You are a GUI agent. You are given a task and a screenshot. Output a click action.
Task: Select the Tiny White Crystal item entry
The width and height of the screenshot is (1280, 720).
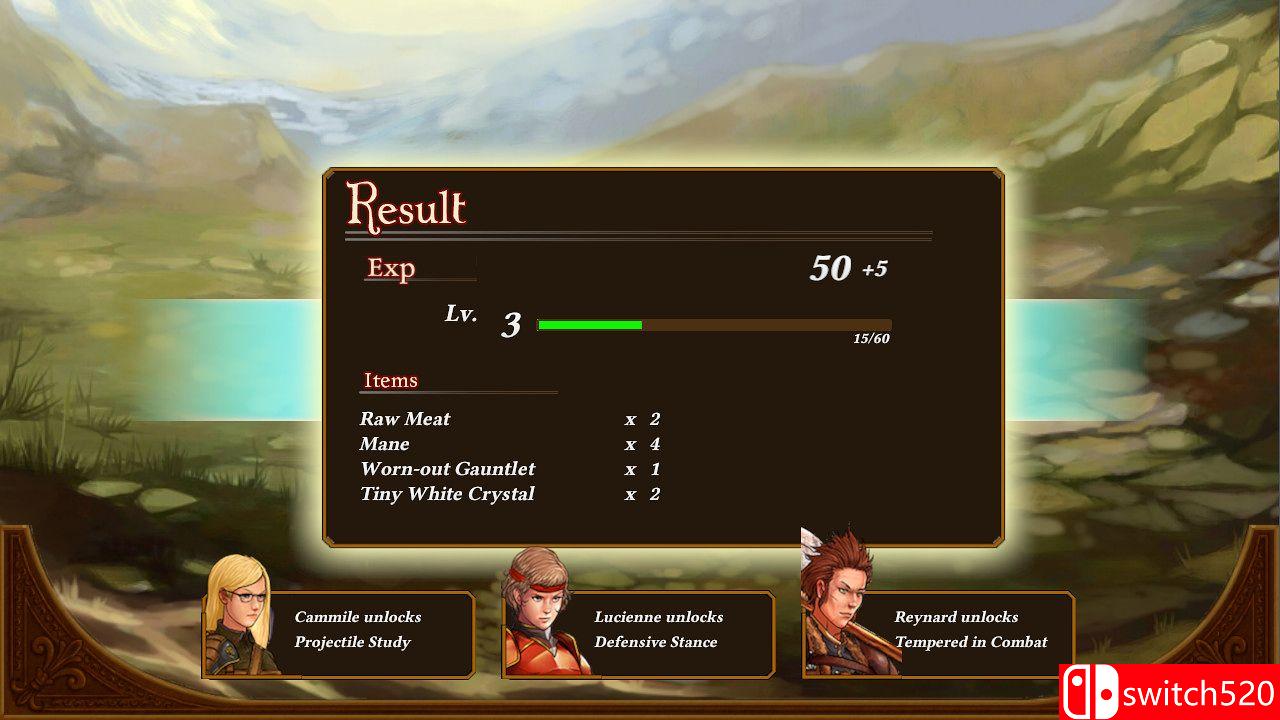click(447, 494)
